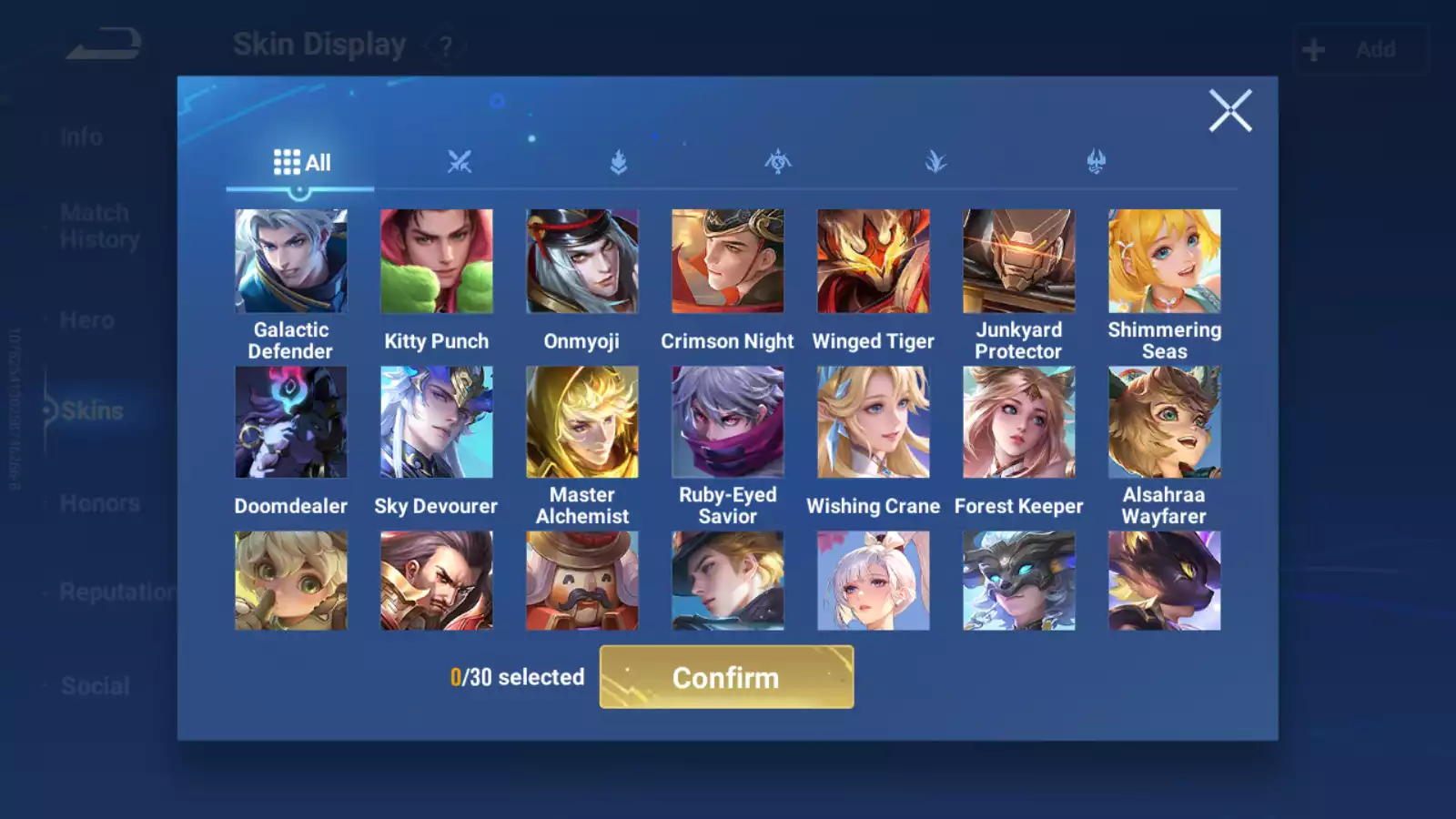This screenshot has height=819, width=1456.
Task: Select the mustached nutcracker skin portrait
Action: [582, 581]
